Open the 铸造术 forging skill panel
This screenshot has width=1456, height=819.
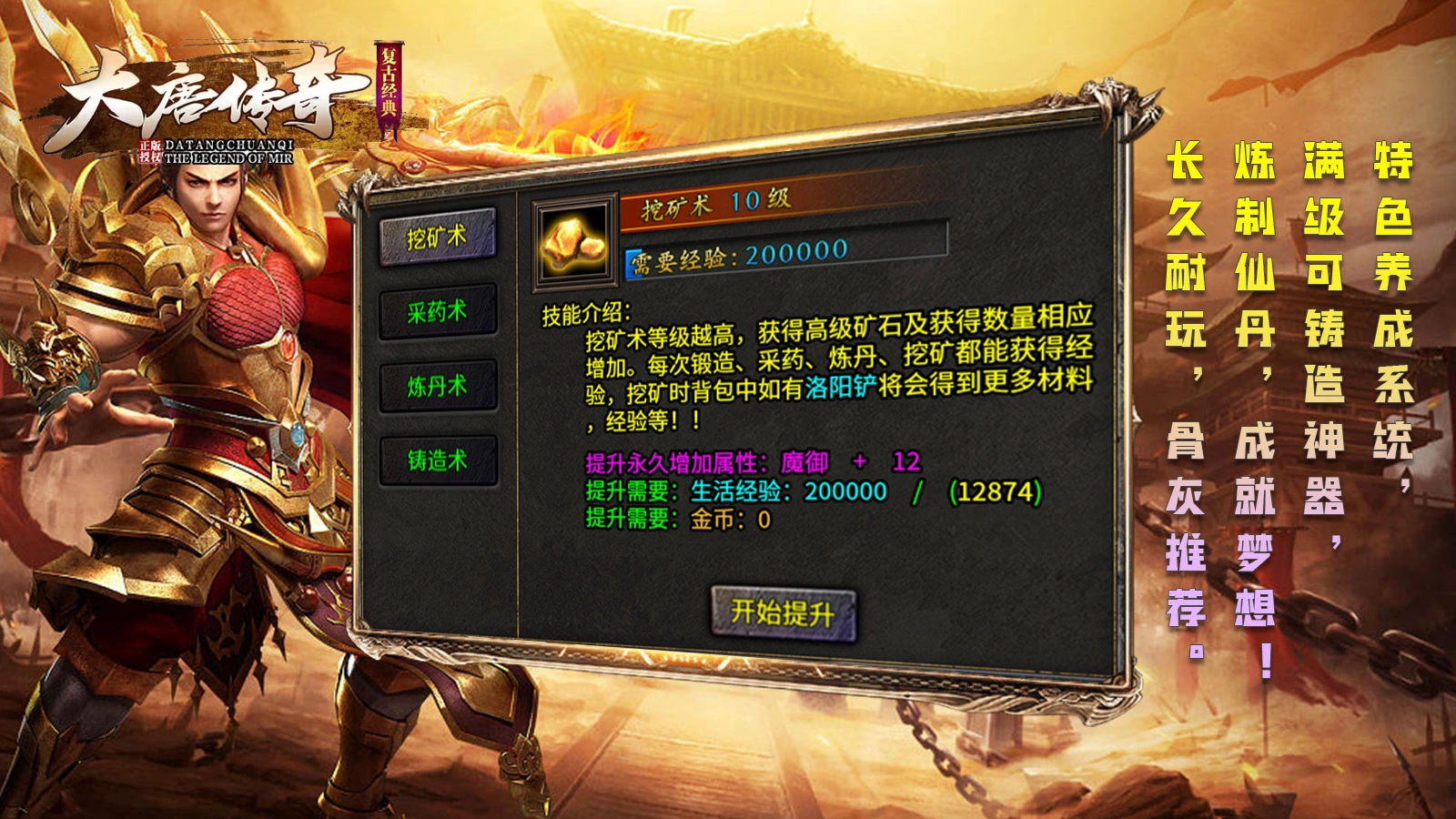(437, 460)
